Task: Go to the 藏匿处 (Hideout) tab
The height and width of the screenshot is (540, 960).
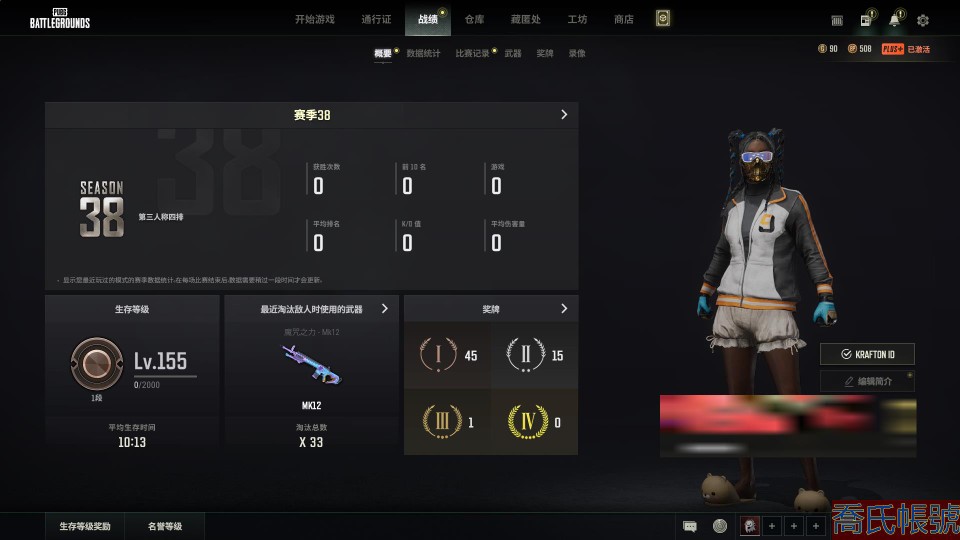Action: click(x=527, y=19)
